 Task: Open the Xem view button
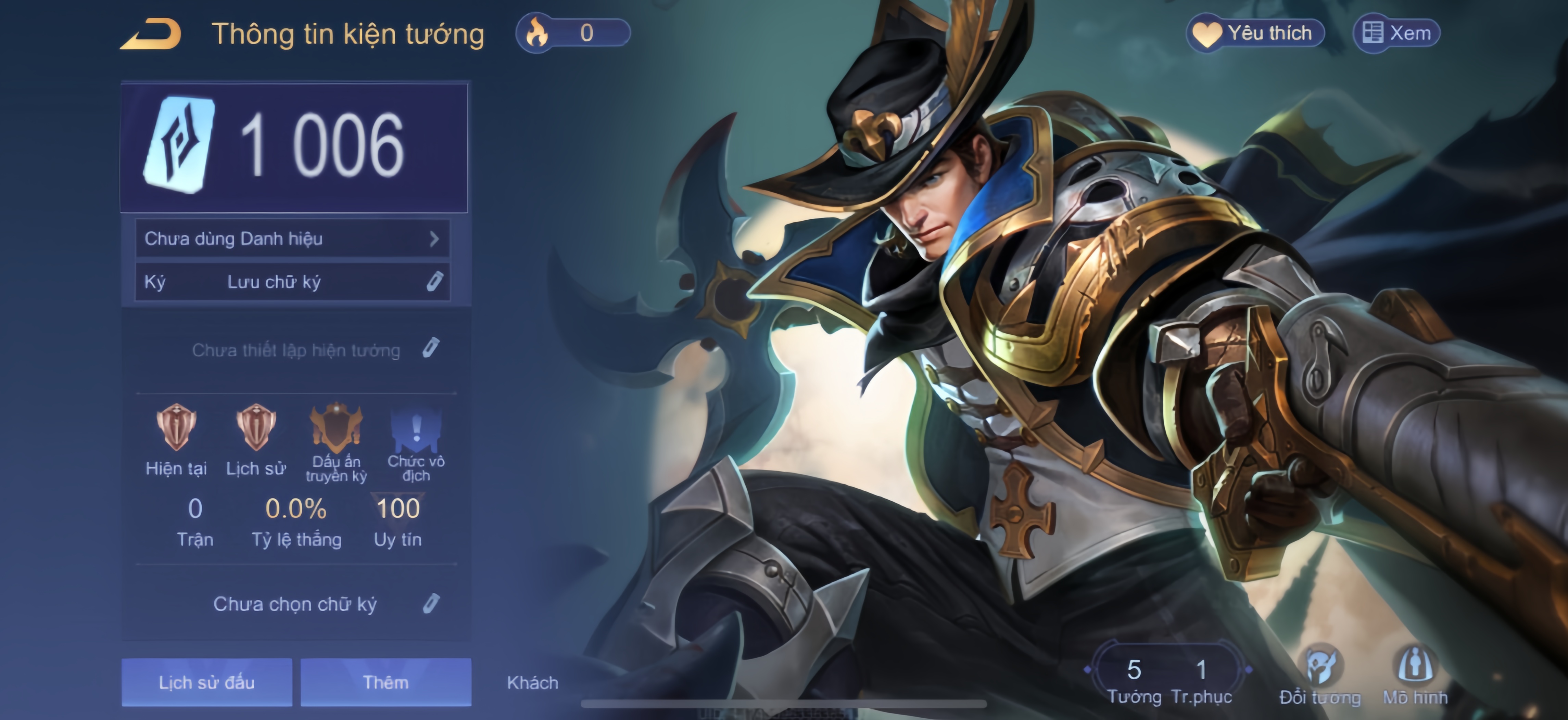1396,33
